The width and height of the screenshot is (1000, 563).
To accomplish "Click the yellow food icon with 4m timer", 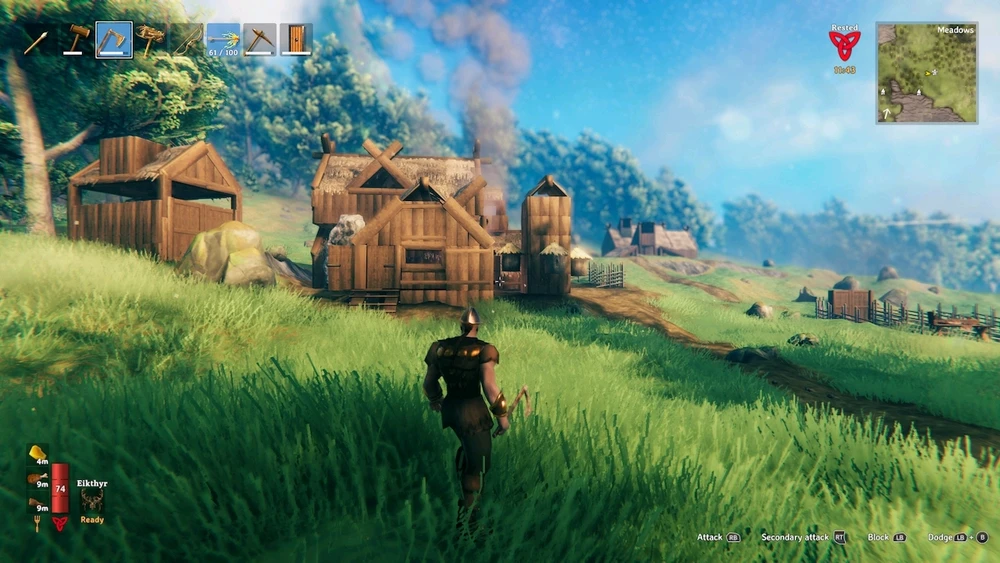I will click(38, 453).
